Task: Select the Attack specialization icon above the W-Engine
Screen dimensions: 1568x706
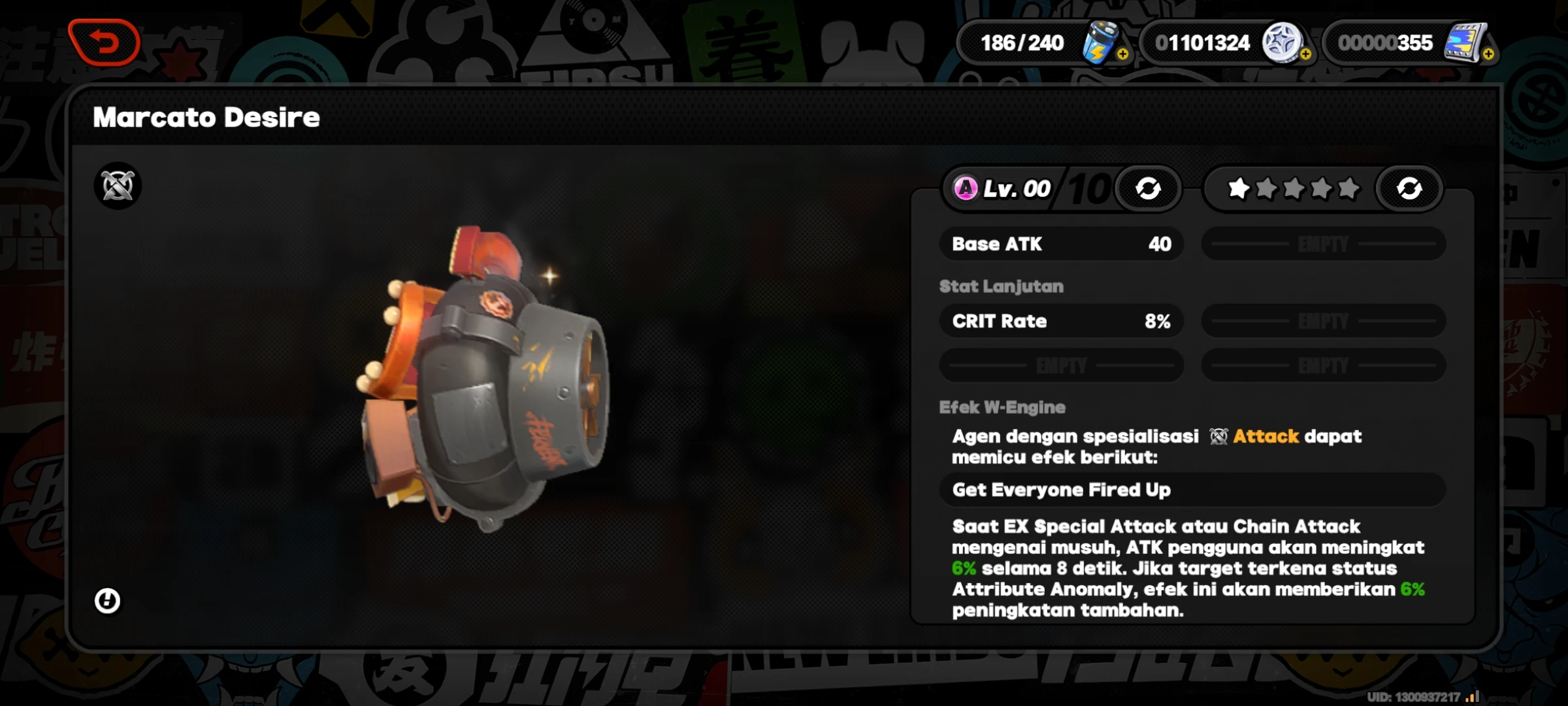Action: 116,186
